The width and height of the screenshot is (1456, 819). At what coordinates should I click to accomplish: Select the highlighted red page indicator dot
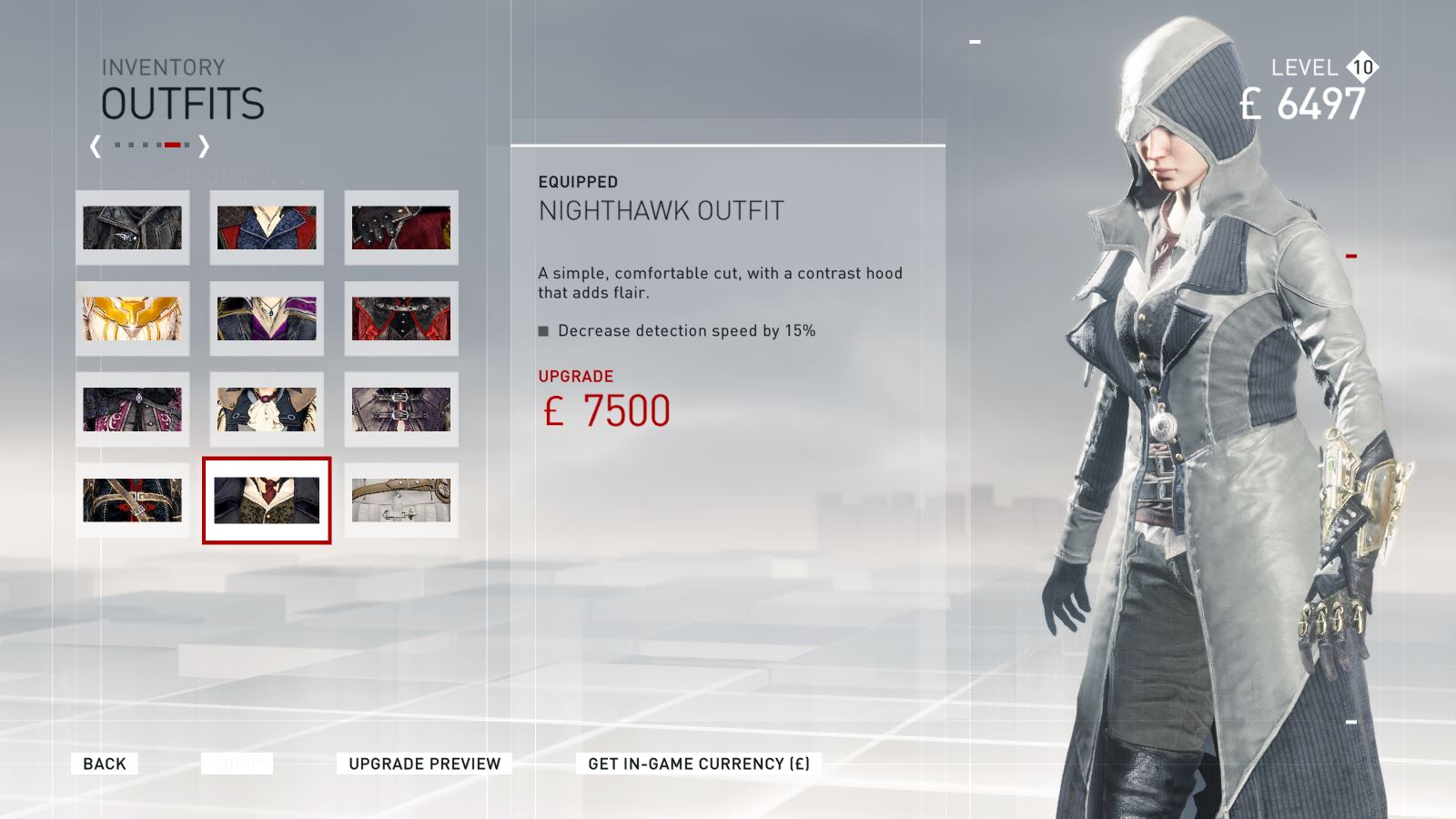tap(171, 143)
